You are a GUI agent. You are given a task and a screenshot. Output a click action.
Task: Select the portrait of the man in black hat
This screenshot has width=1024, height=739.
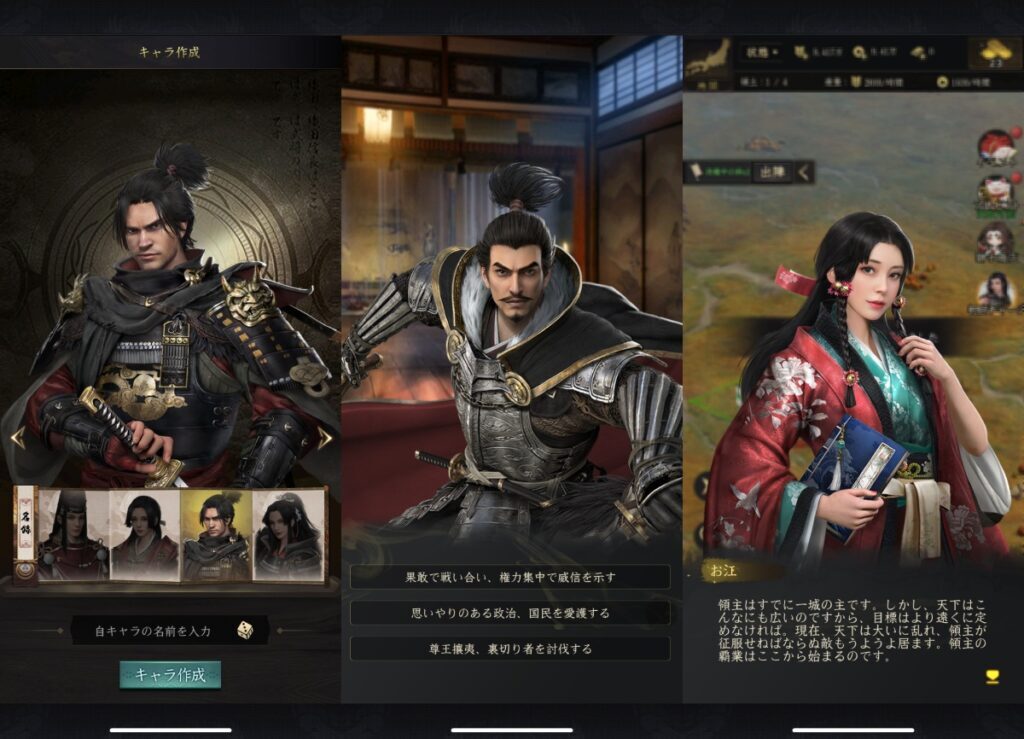(72, 534)
